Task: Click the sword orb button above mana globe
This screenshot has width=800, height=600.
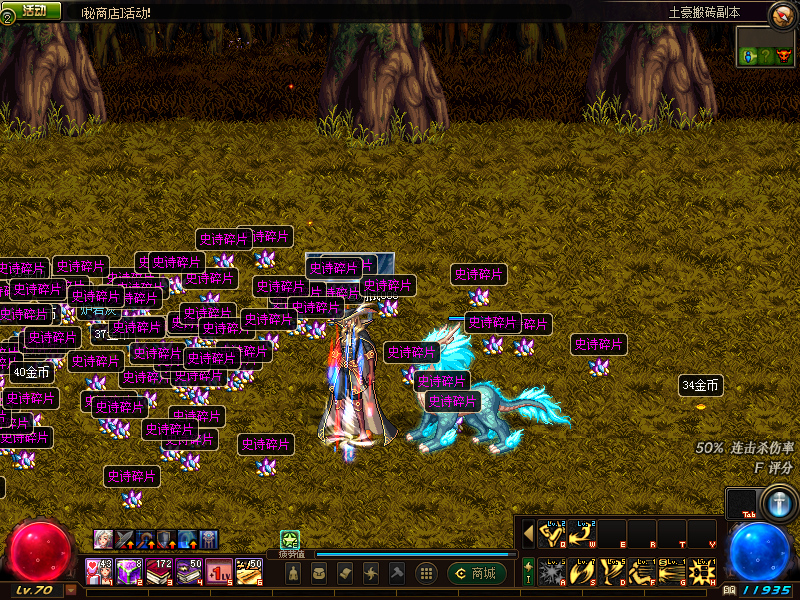Action: (777, 502)
